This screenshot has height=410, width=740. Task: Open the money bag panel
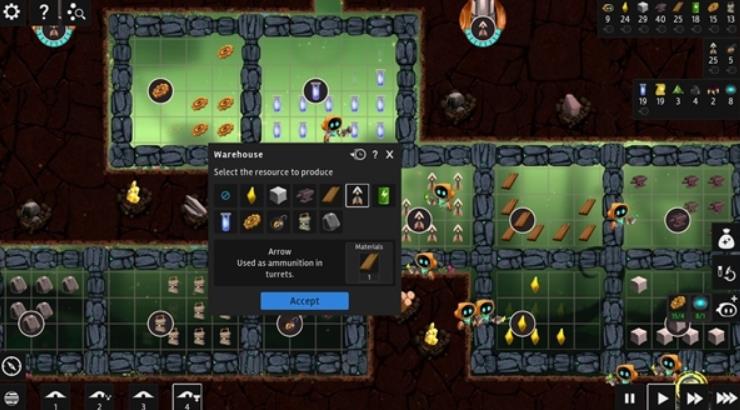[x=726, y=238]
